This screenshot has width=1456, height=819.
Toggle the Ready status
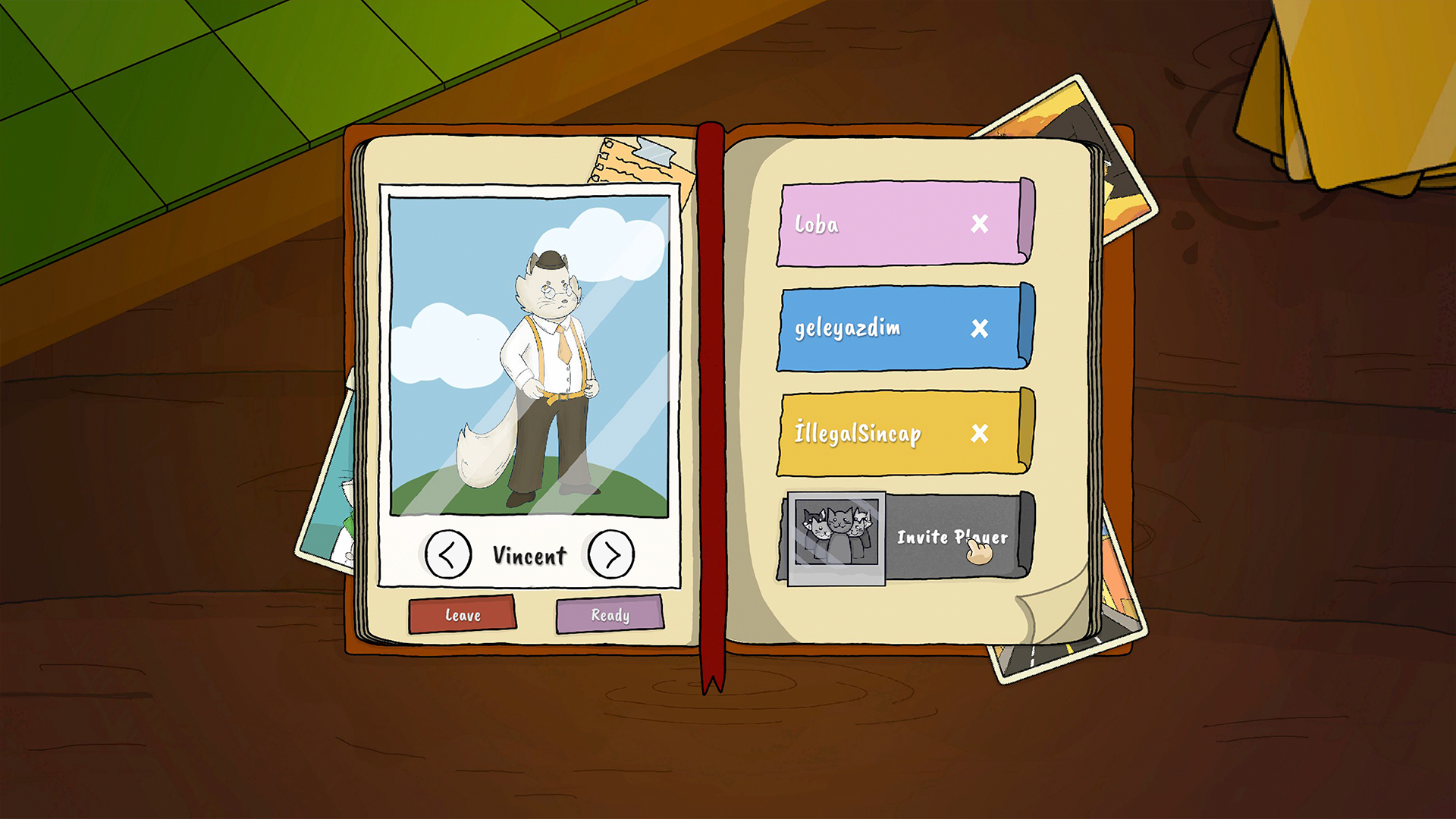point(608,616)
